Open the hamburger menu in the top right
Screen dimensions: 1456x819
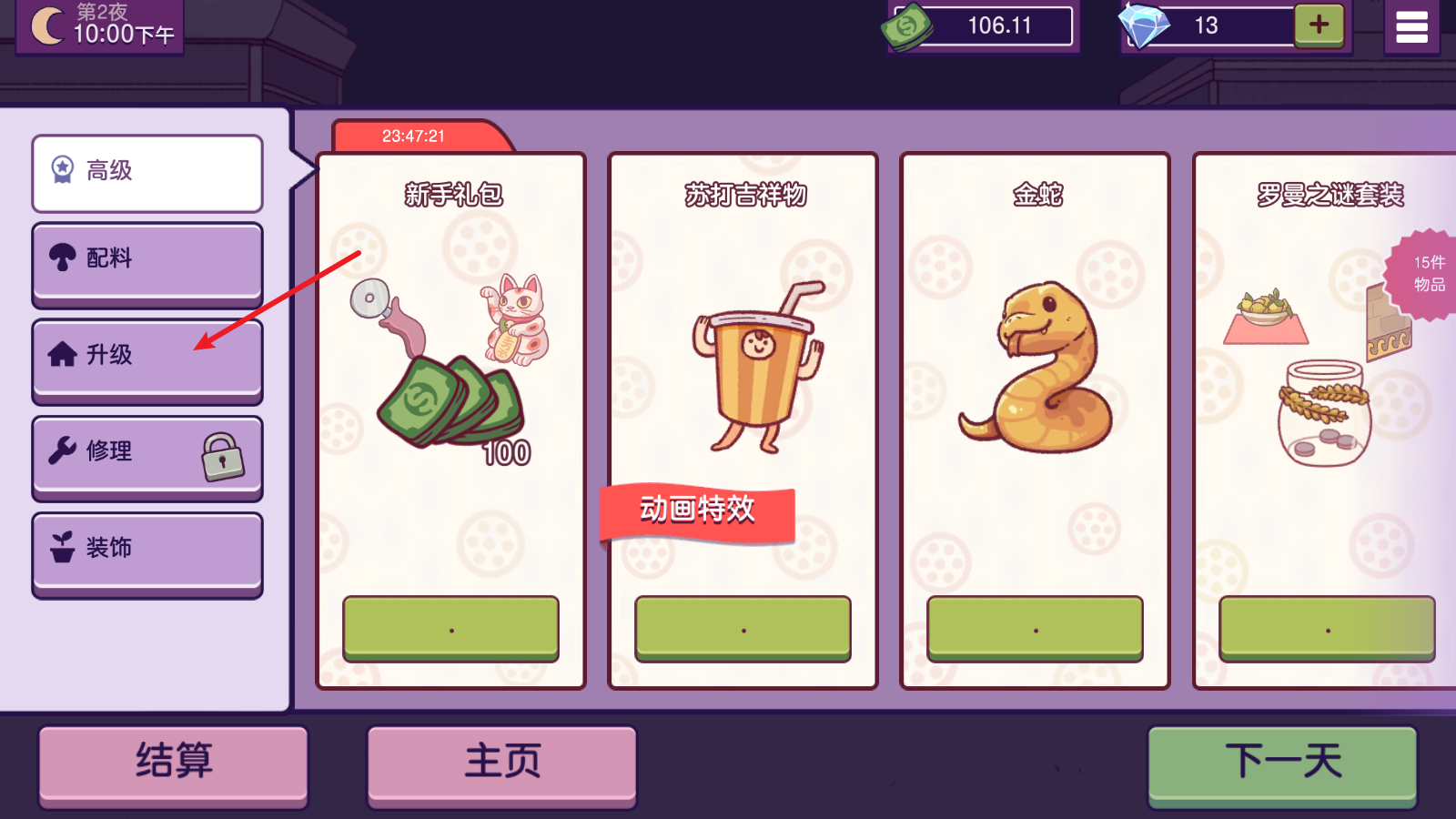click(x=1412, y=25)
